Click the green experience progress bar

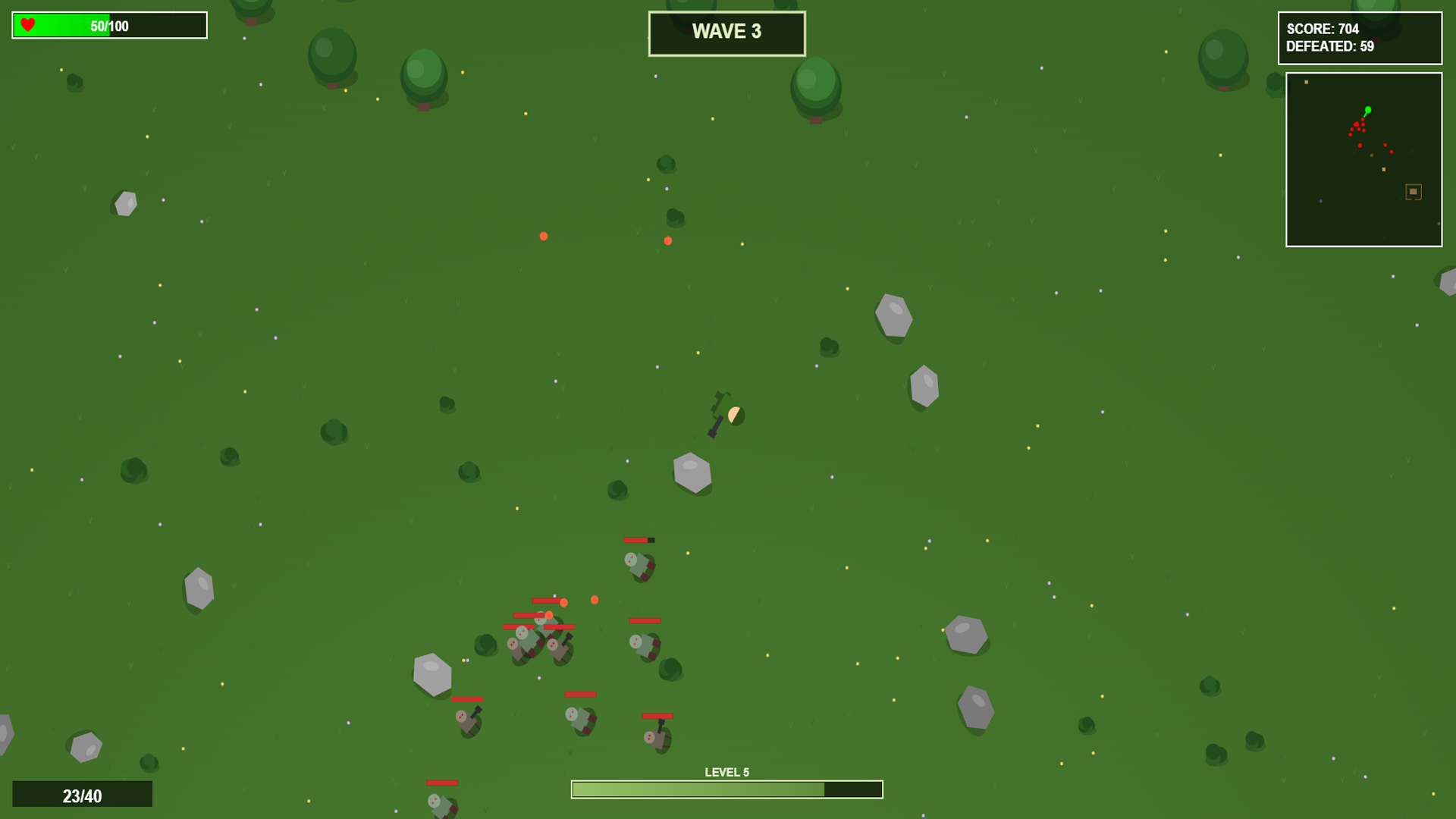tap(698, 789)
